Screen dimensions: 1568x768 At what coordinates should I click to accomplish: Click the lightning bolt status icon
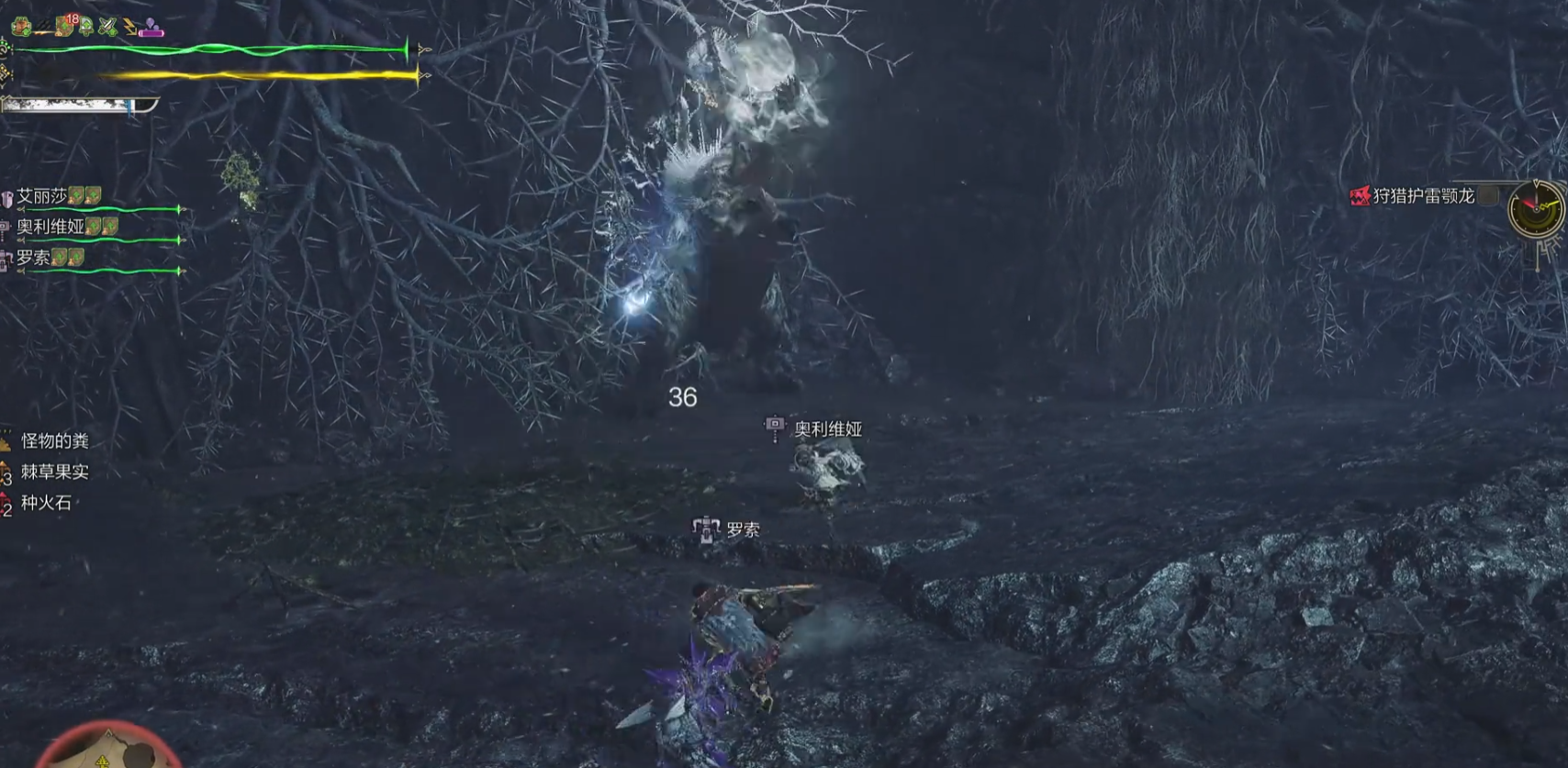[x=129, y=27]
